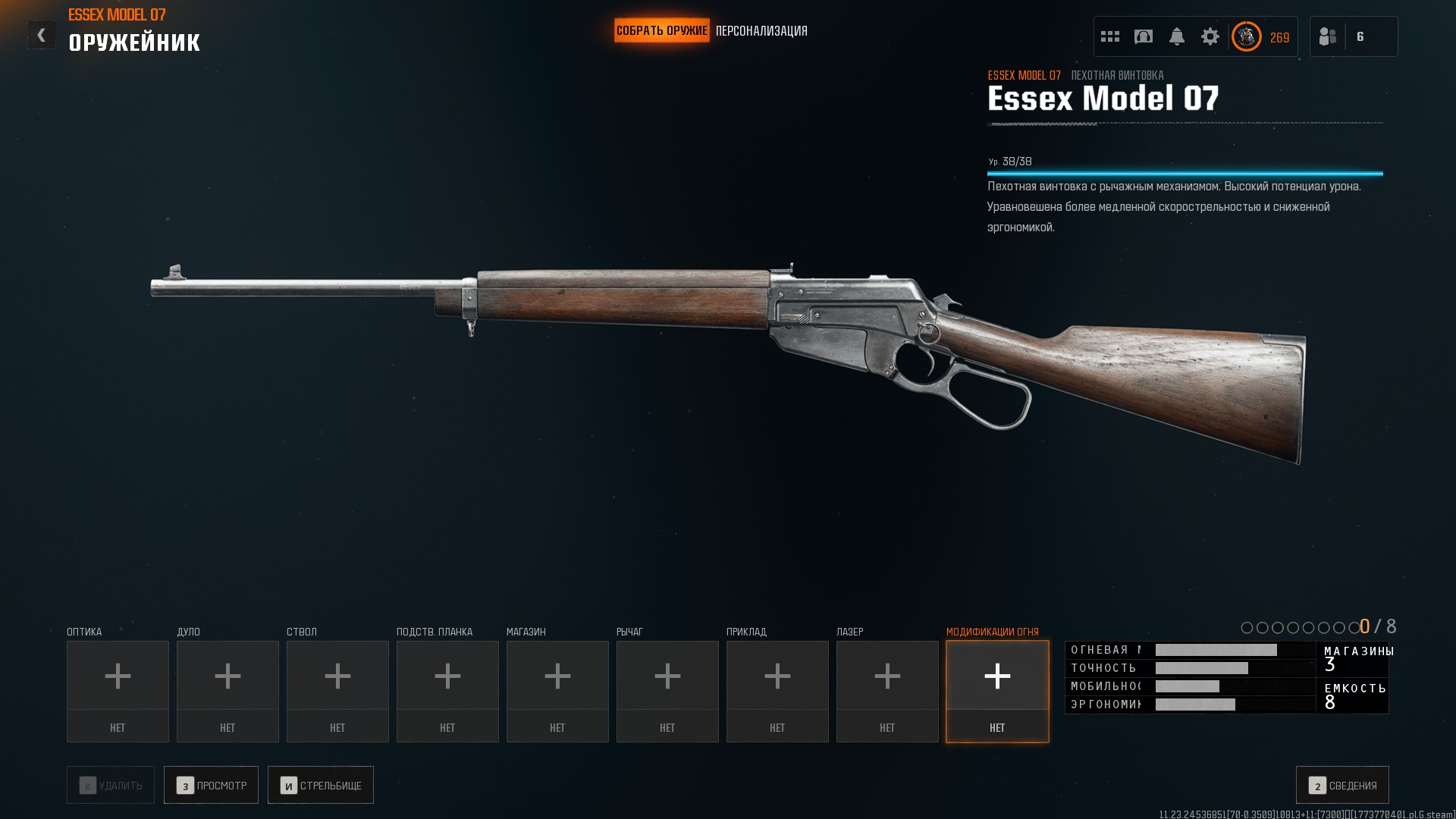
Task: Click the Просмотр preview button
Action: (x=211, y=785)
